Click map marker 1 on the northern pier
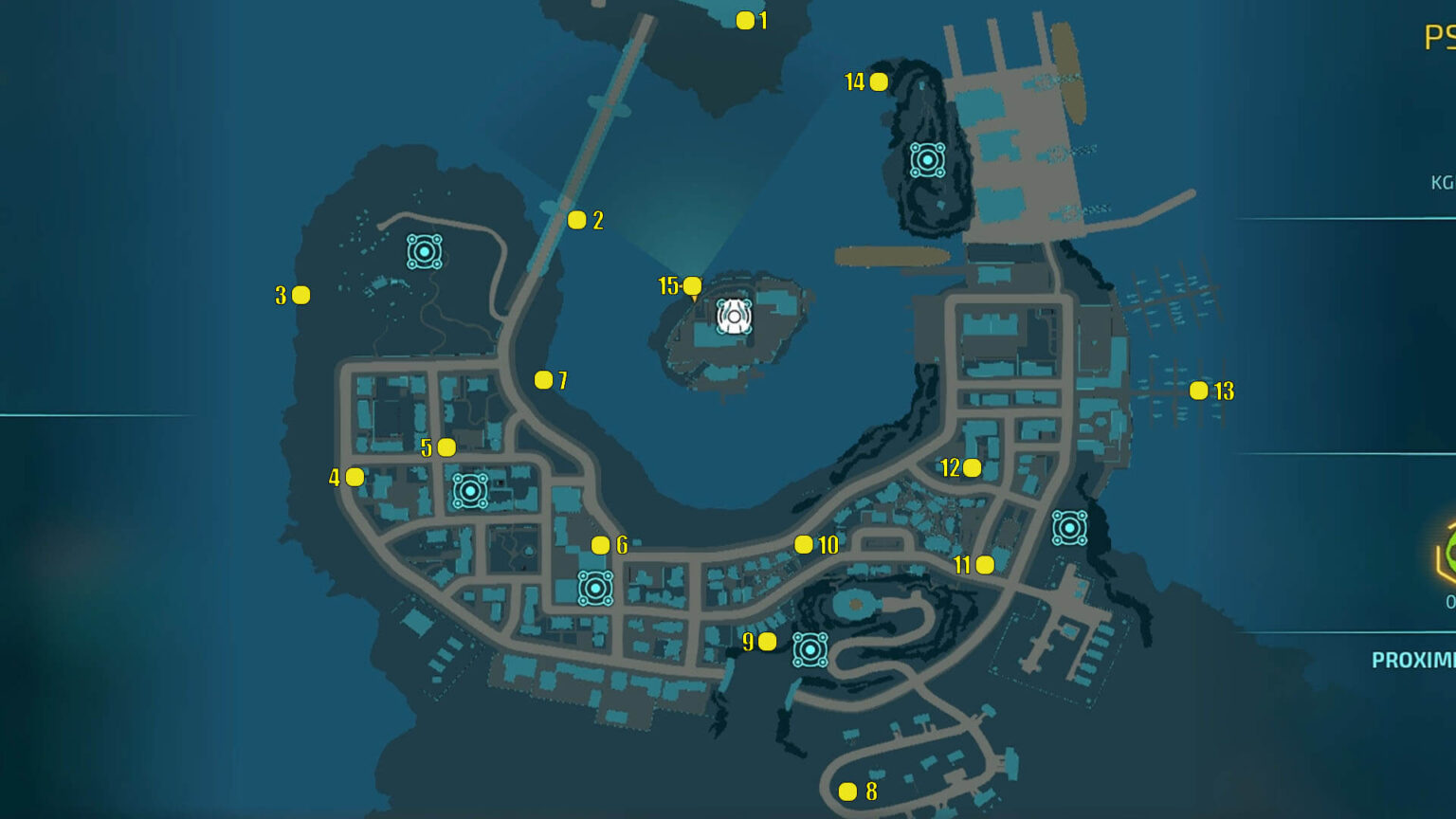 click(x=743, y=21)
